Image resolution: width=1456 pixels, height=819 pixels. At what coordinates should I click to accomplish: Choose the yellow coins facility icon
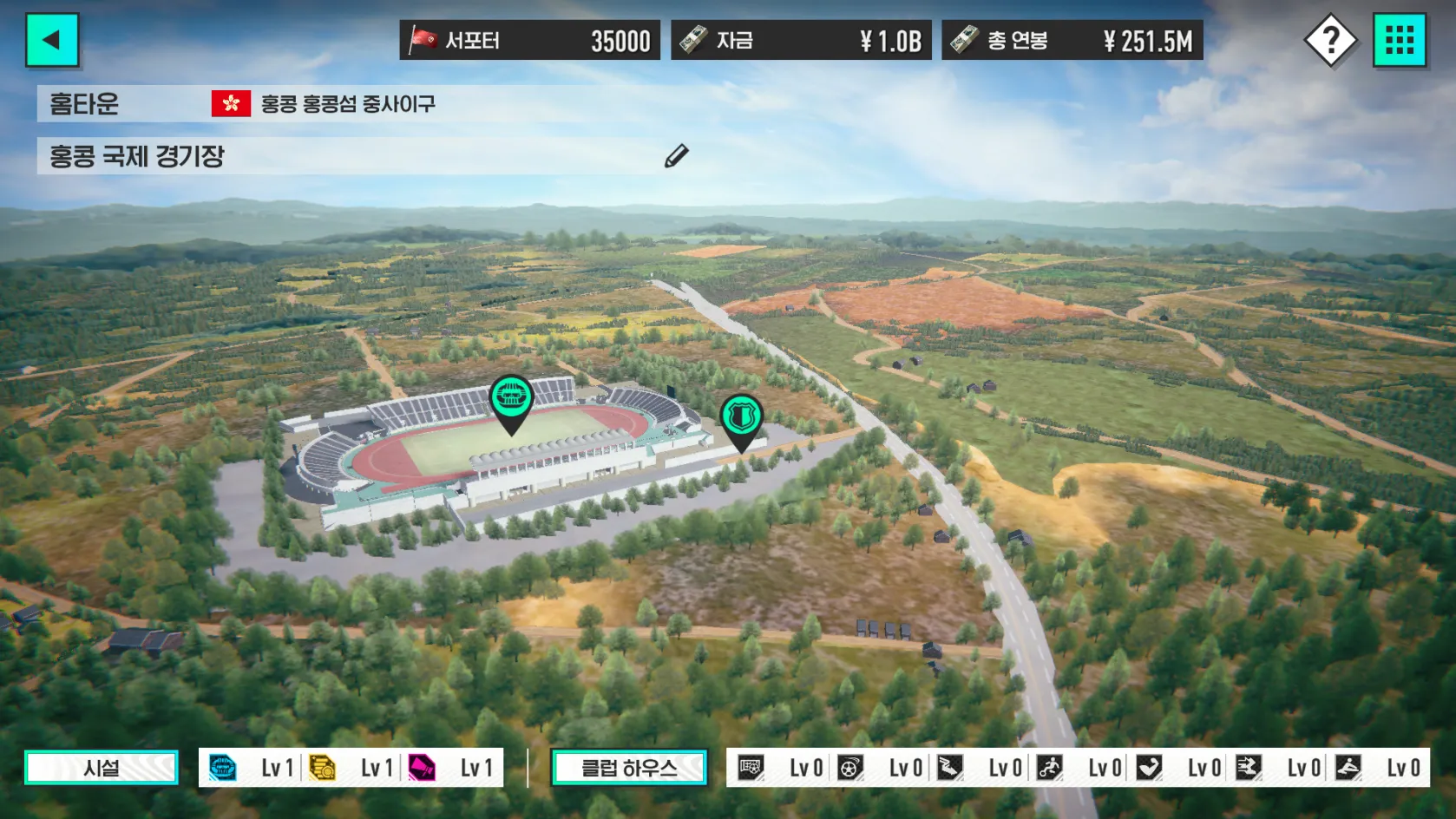pyautogui.click(x=322, y=768)
